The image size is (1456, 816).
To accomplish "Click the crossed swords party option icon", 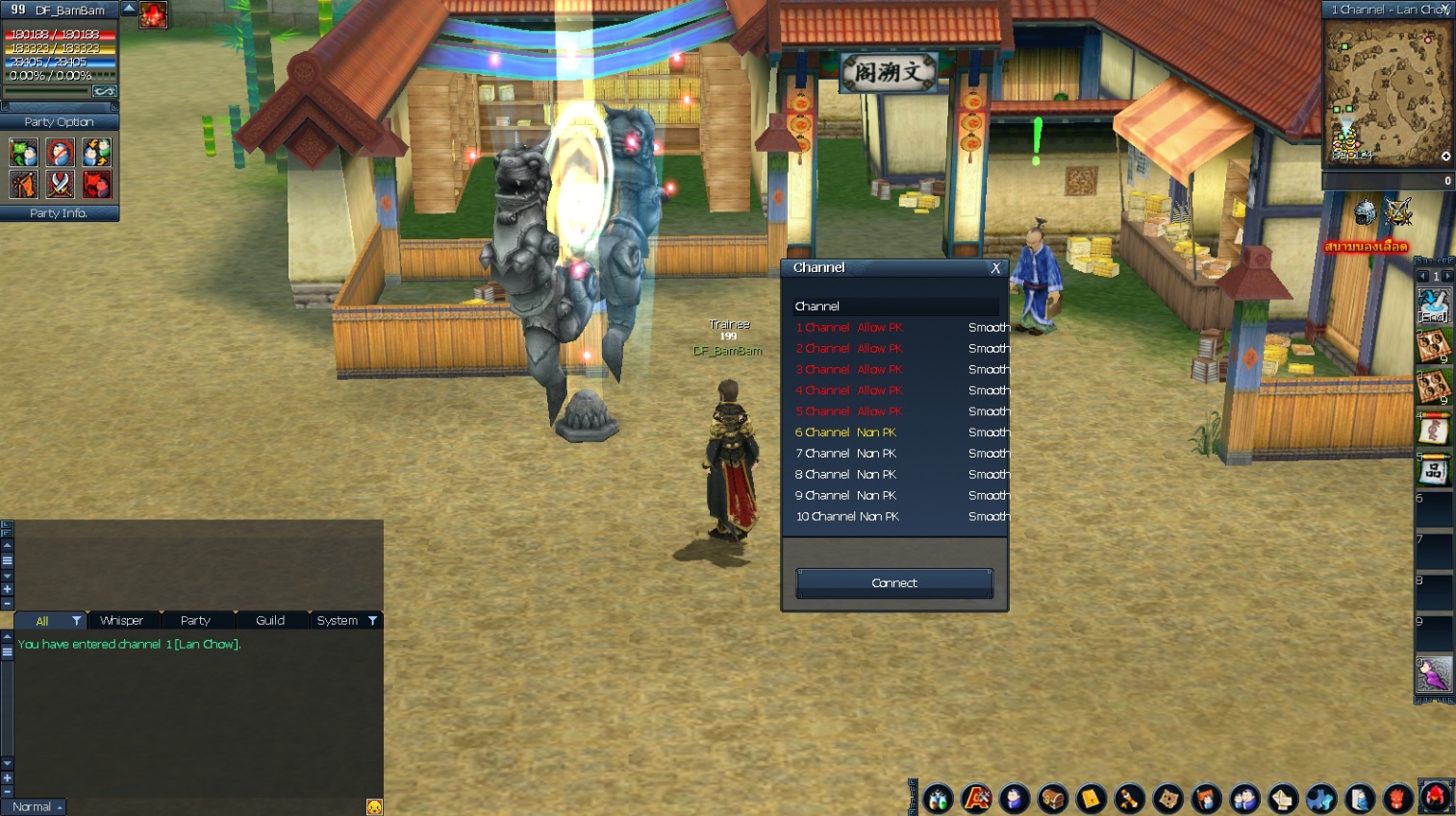I will 60,184.
